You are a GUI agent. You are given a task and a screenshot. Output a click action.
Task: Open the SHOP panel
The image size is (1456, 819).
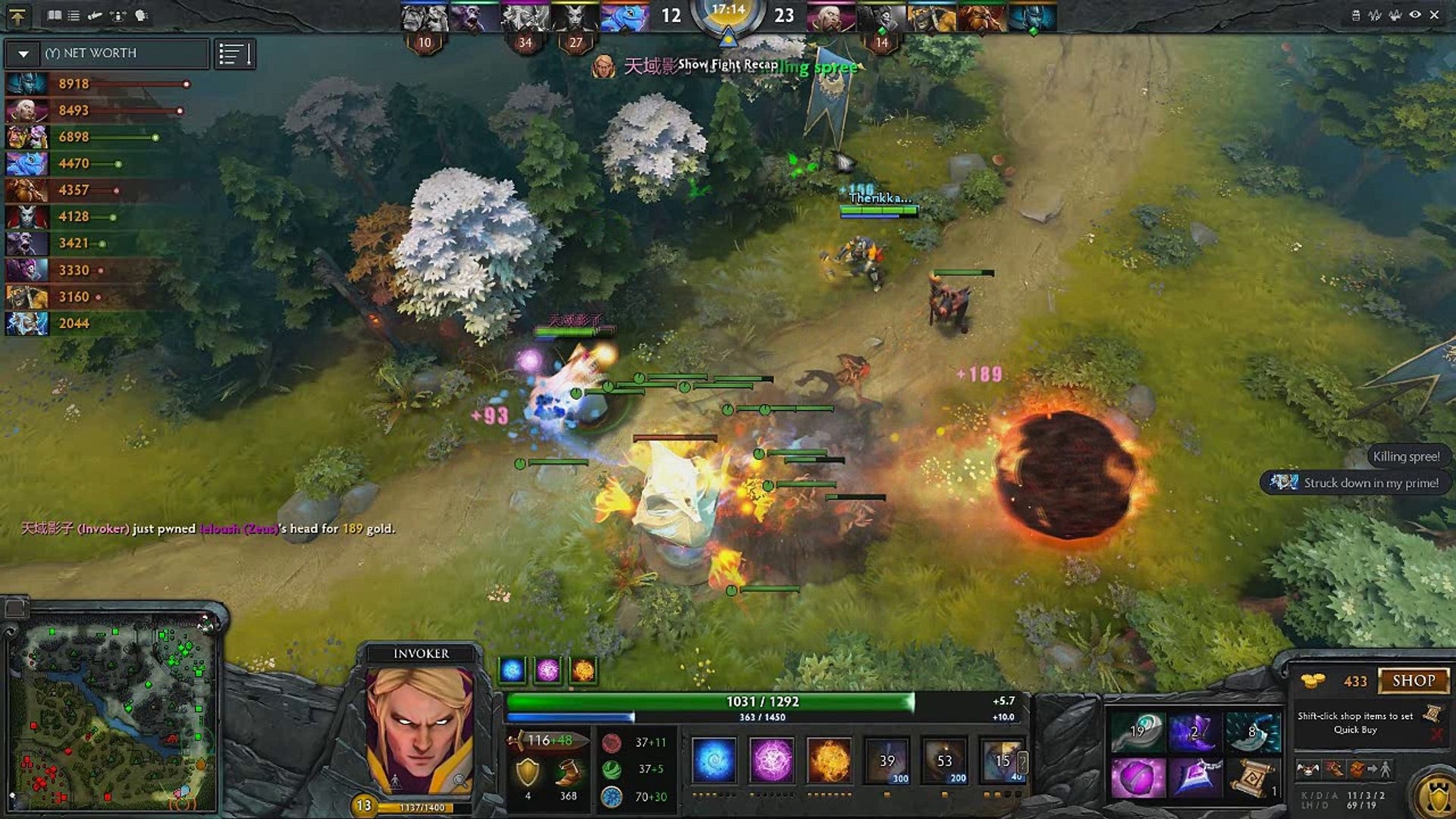(1413, 680)
